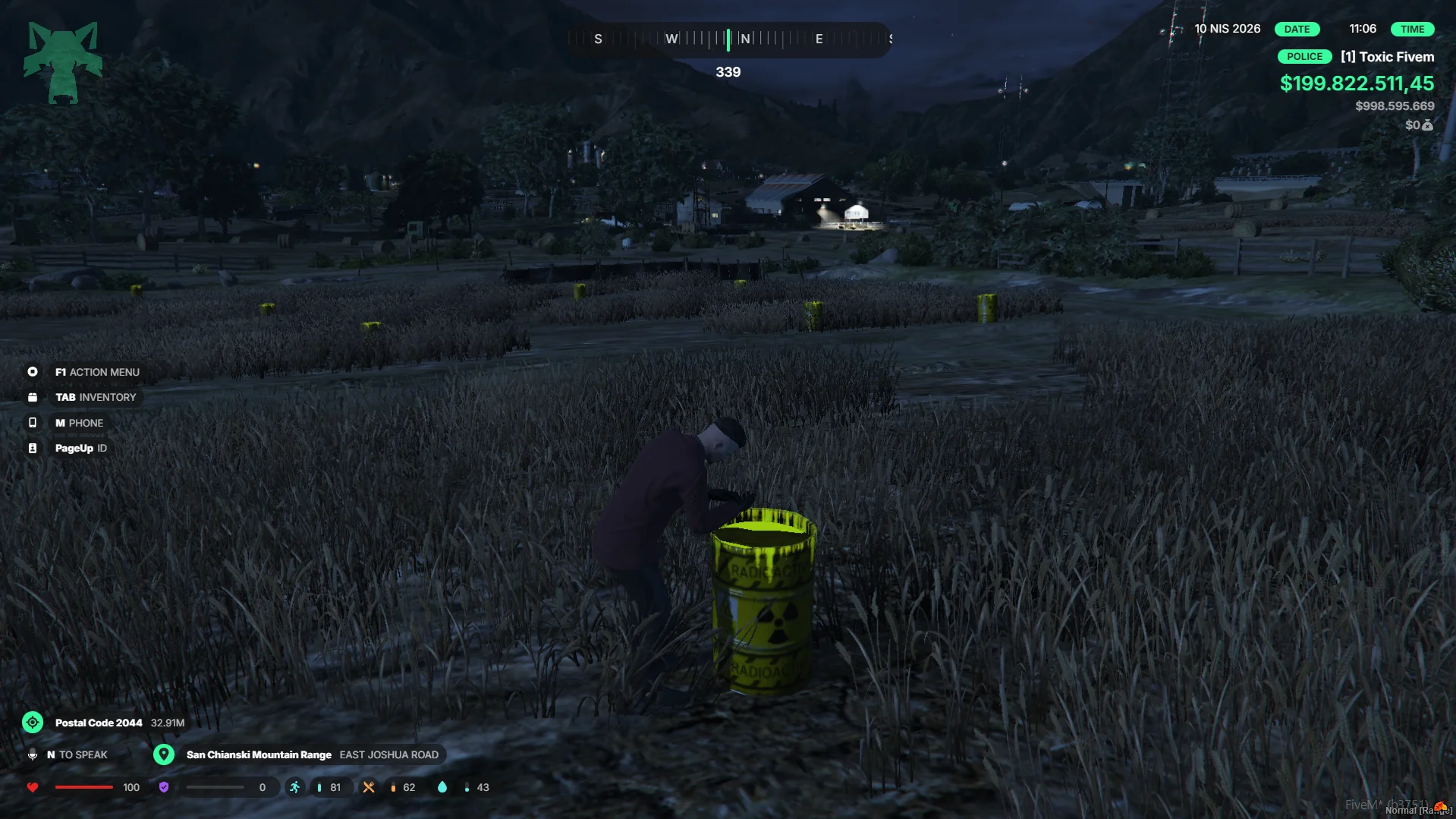Click the Postal Code crosshair icon
This screenshot has height=819, width=1456.
(x=33, y=723)
